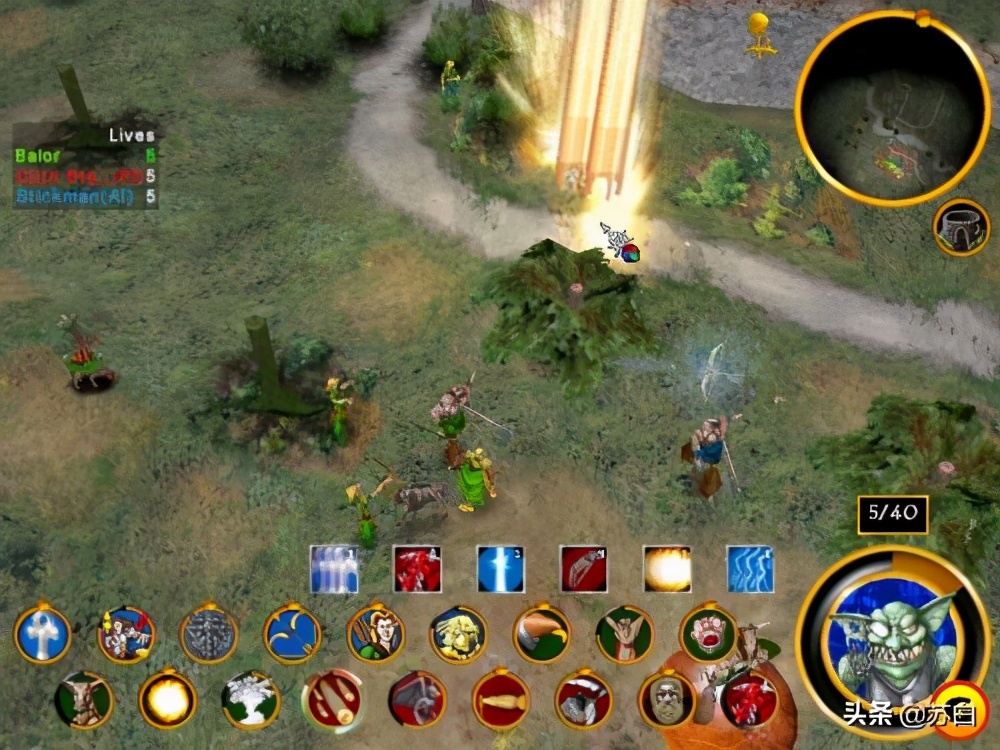Choose the horned deer skull icon
1000x750 pixels.
click(84, 698)
